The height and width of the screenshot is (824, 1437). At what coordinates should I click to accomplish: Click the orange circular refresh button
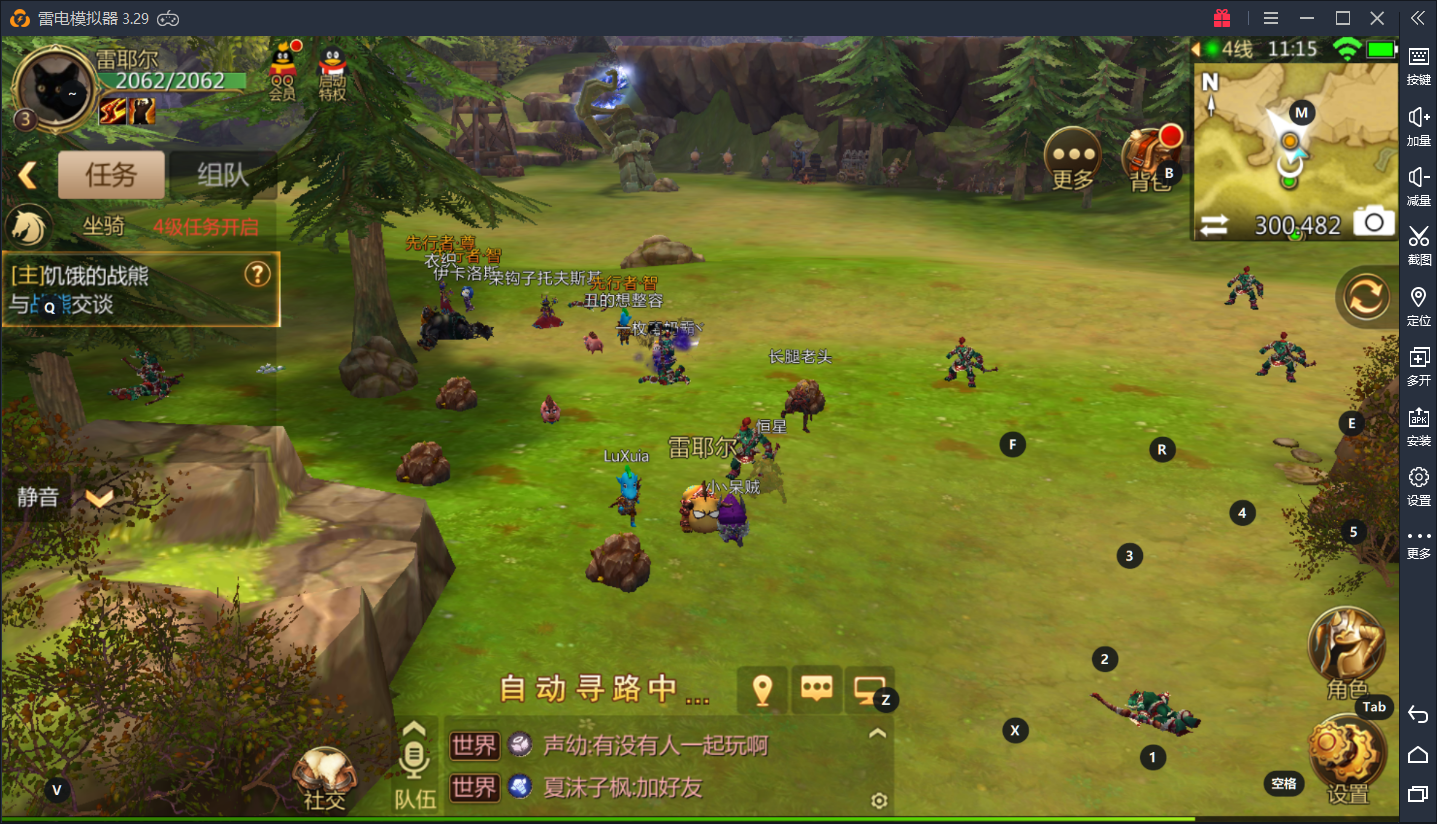[1366, 297]
